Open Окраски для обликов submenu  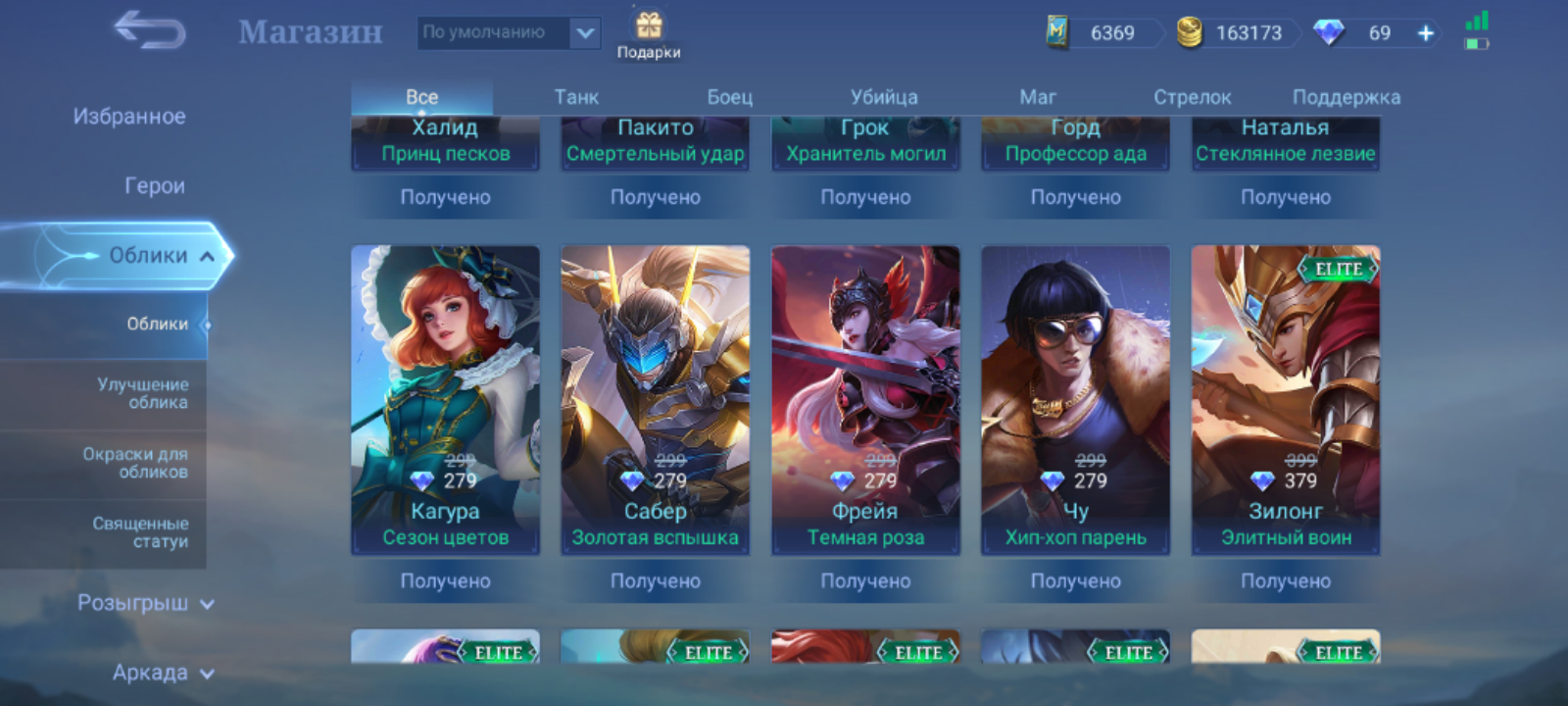pos(135,463)
